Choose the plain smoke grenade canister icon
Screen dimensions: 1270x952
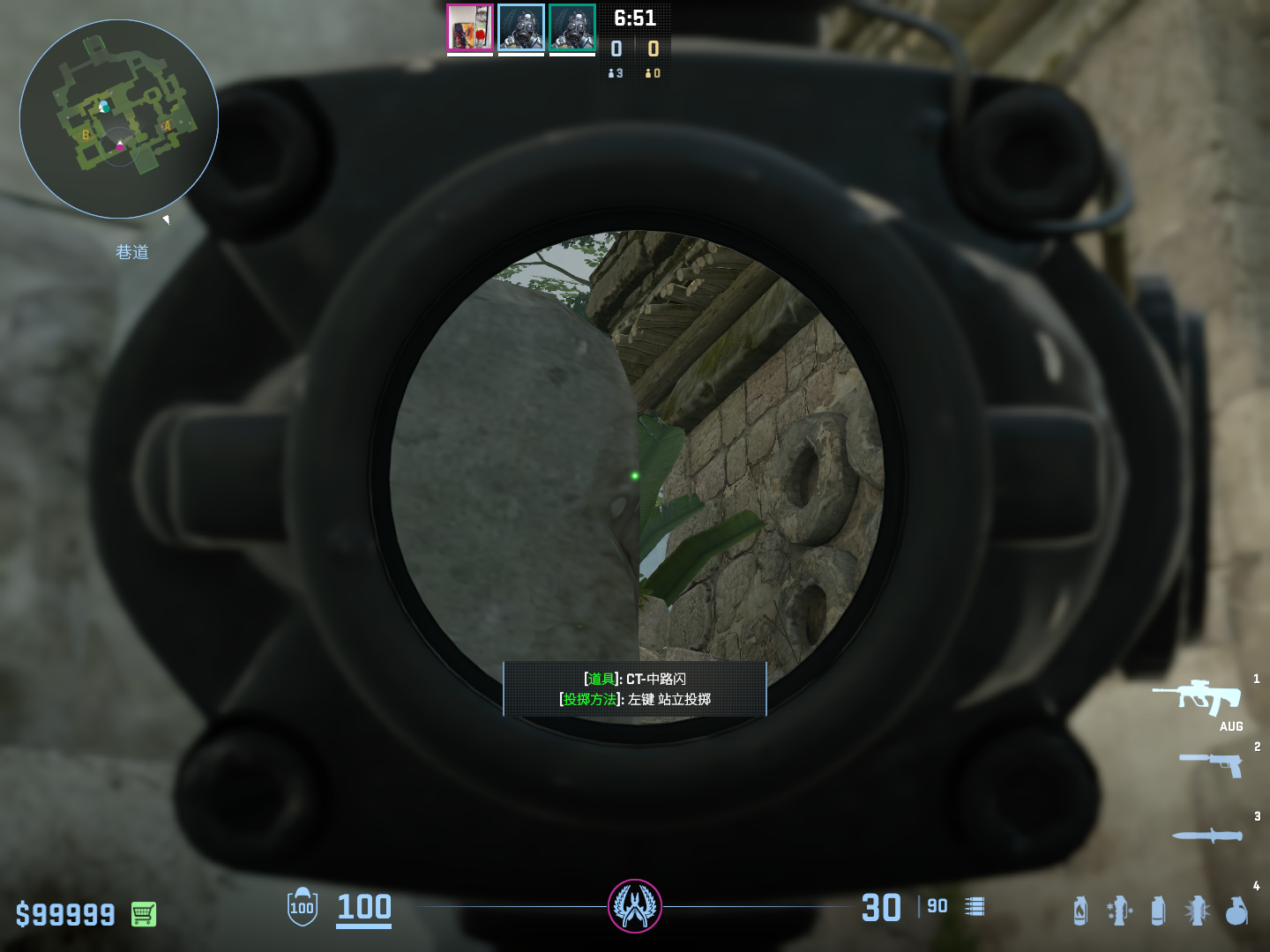pos(1158,911)
